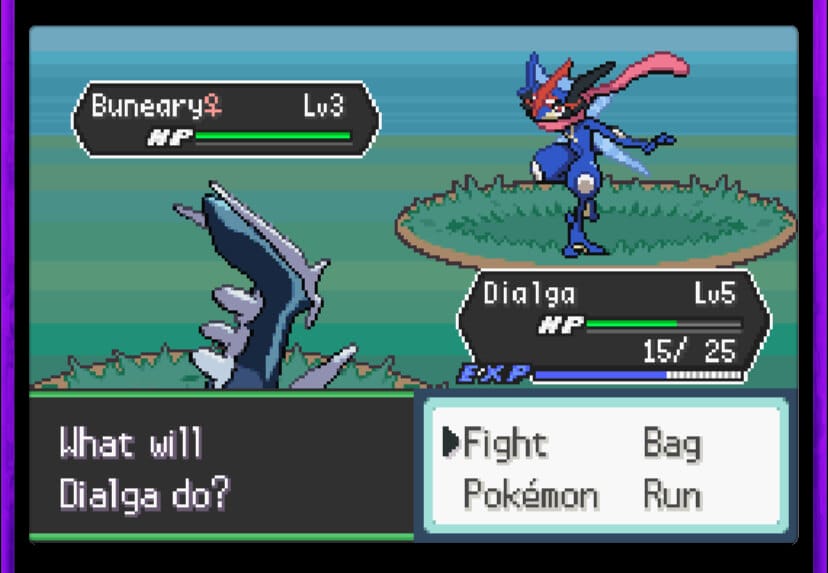
Task: Open the Bag menu
Action: point(671,443)
